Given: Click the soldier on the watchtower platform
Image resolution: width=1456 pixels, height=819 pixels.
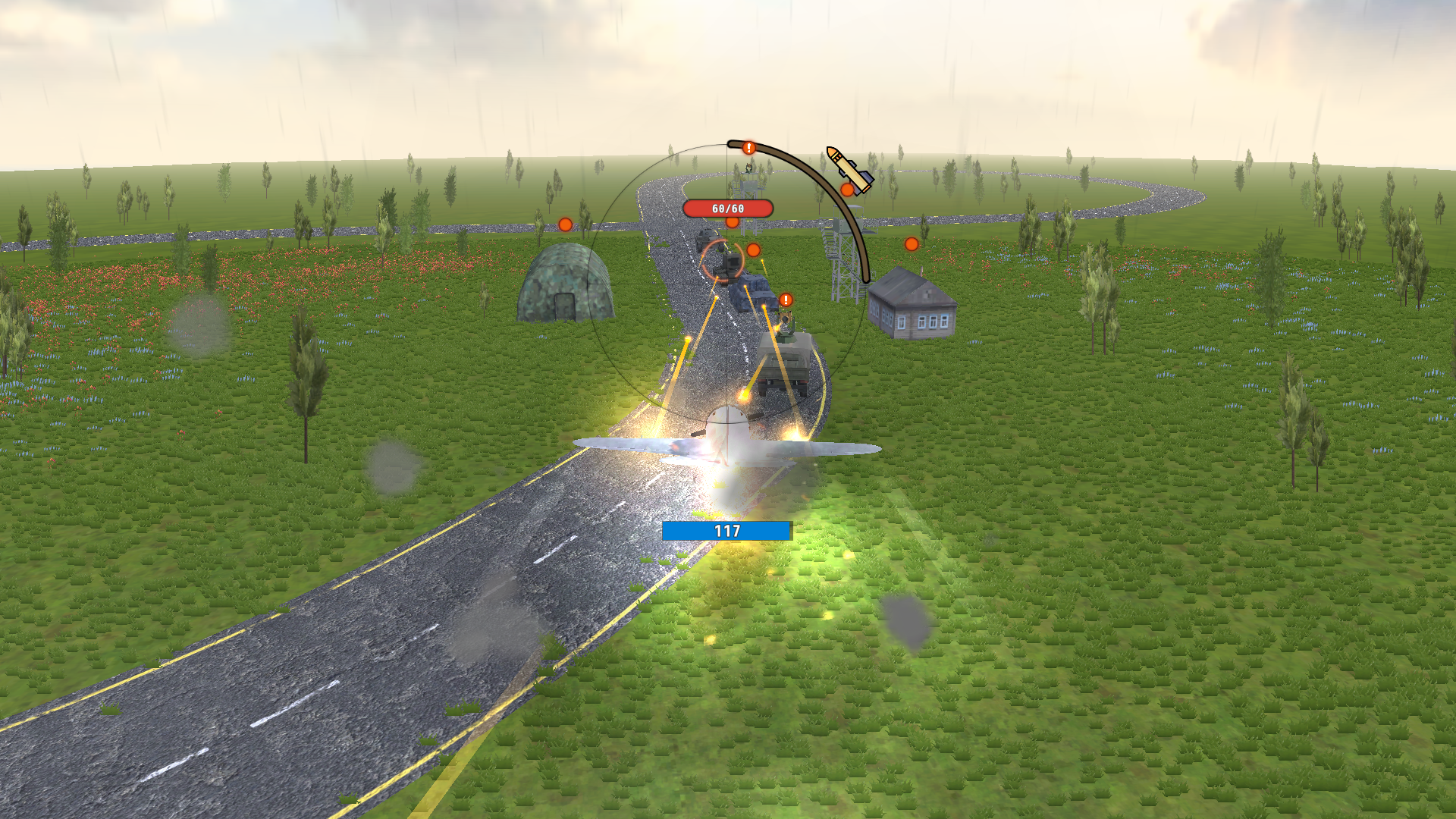Looking at the screenshot, I should click(x=748, y=168).
